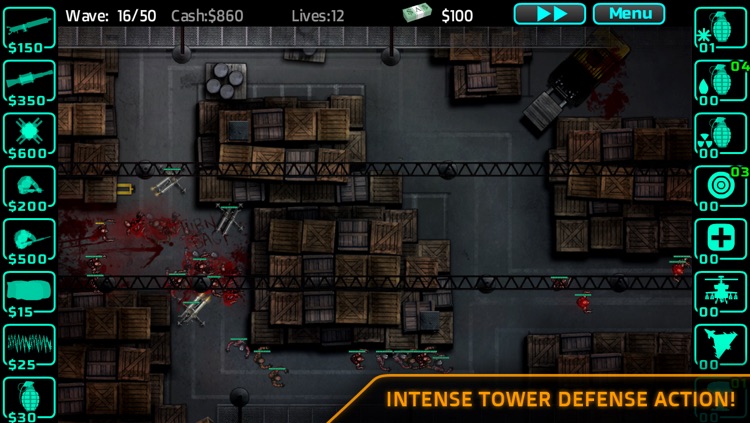Select the $200 soldier unit
Viewport: 750px width, 423px height.
29,187
